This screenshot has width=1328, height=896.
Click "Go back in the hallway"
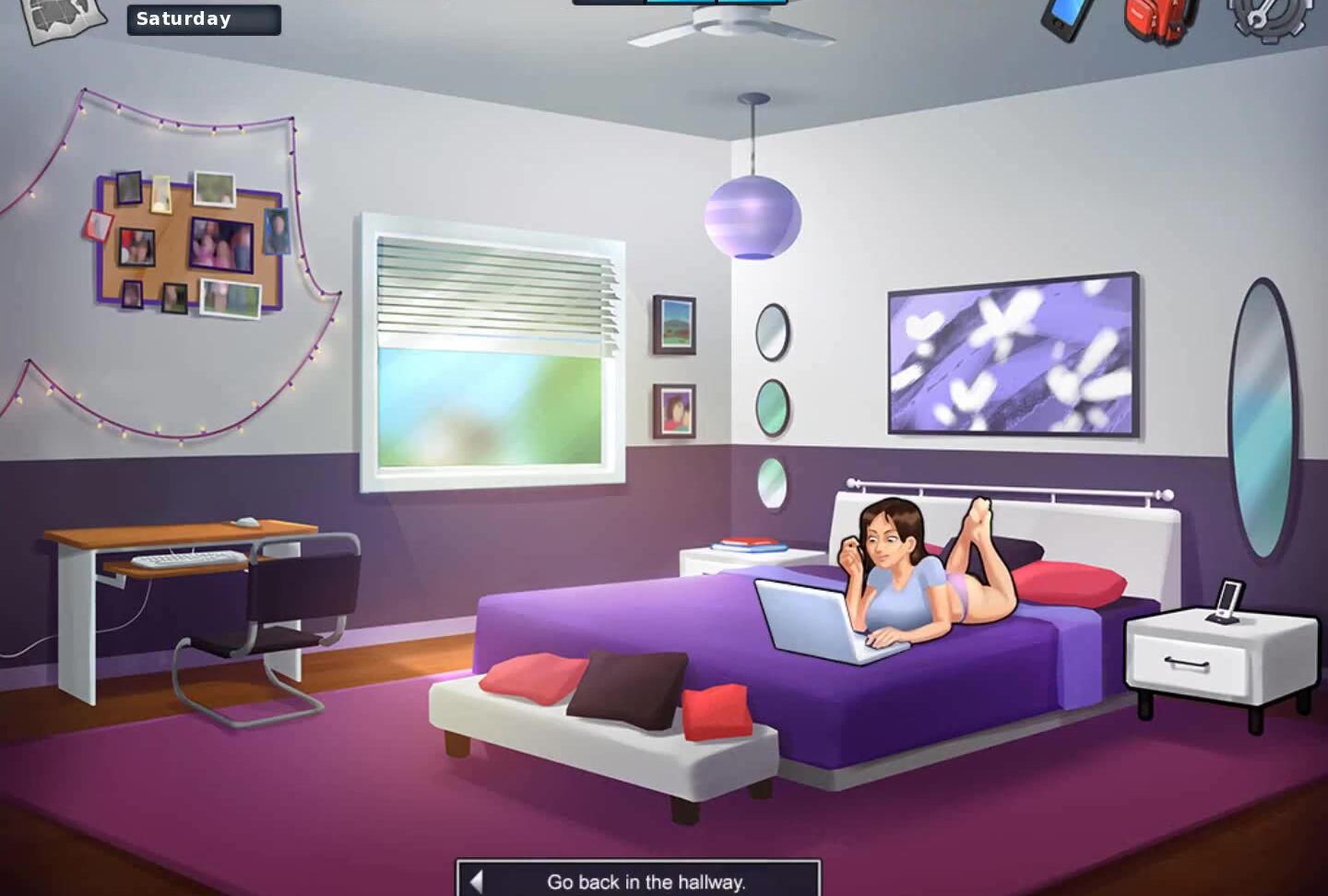pos(646,881)
